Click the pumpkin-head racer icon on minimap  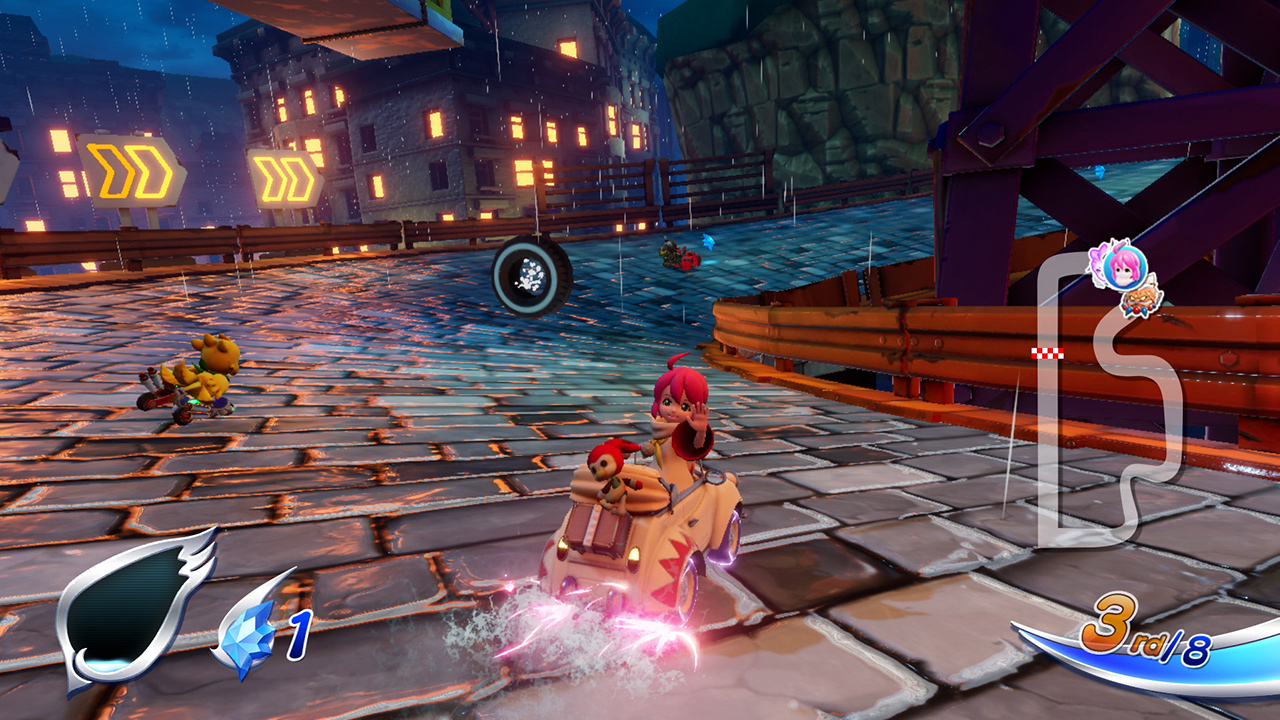(x=1140, y=302)
